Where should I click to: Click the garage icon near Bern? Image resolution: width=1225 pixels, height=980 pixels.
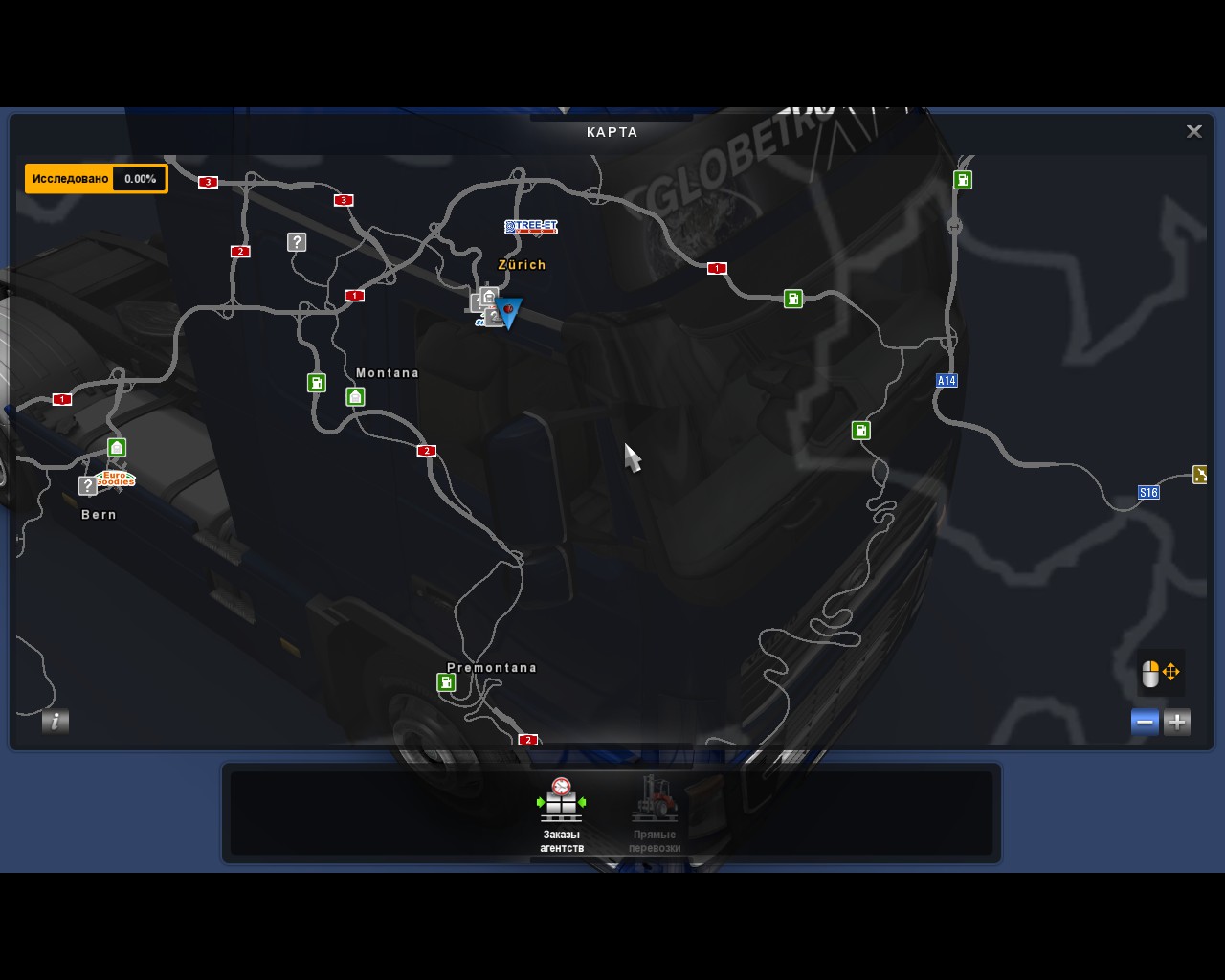[x=116, y=447]
